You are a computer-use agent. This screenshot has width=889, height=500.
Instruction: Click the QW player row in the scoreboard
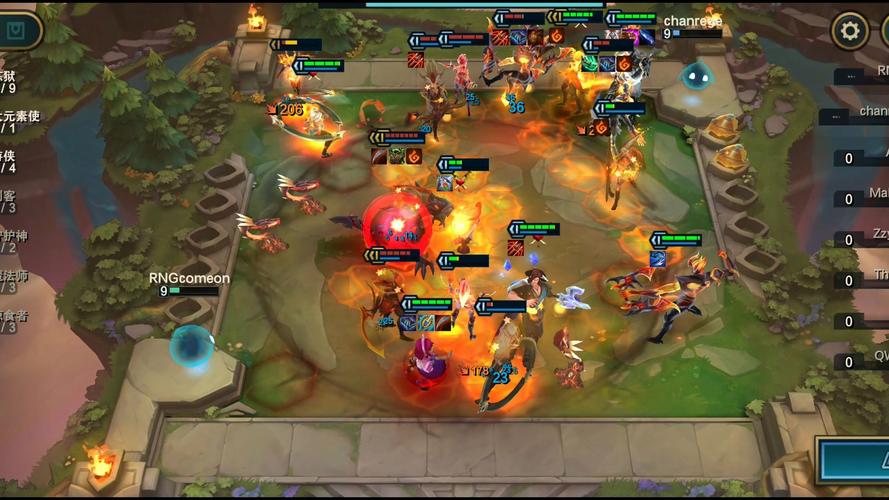pos(862,358)
